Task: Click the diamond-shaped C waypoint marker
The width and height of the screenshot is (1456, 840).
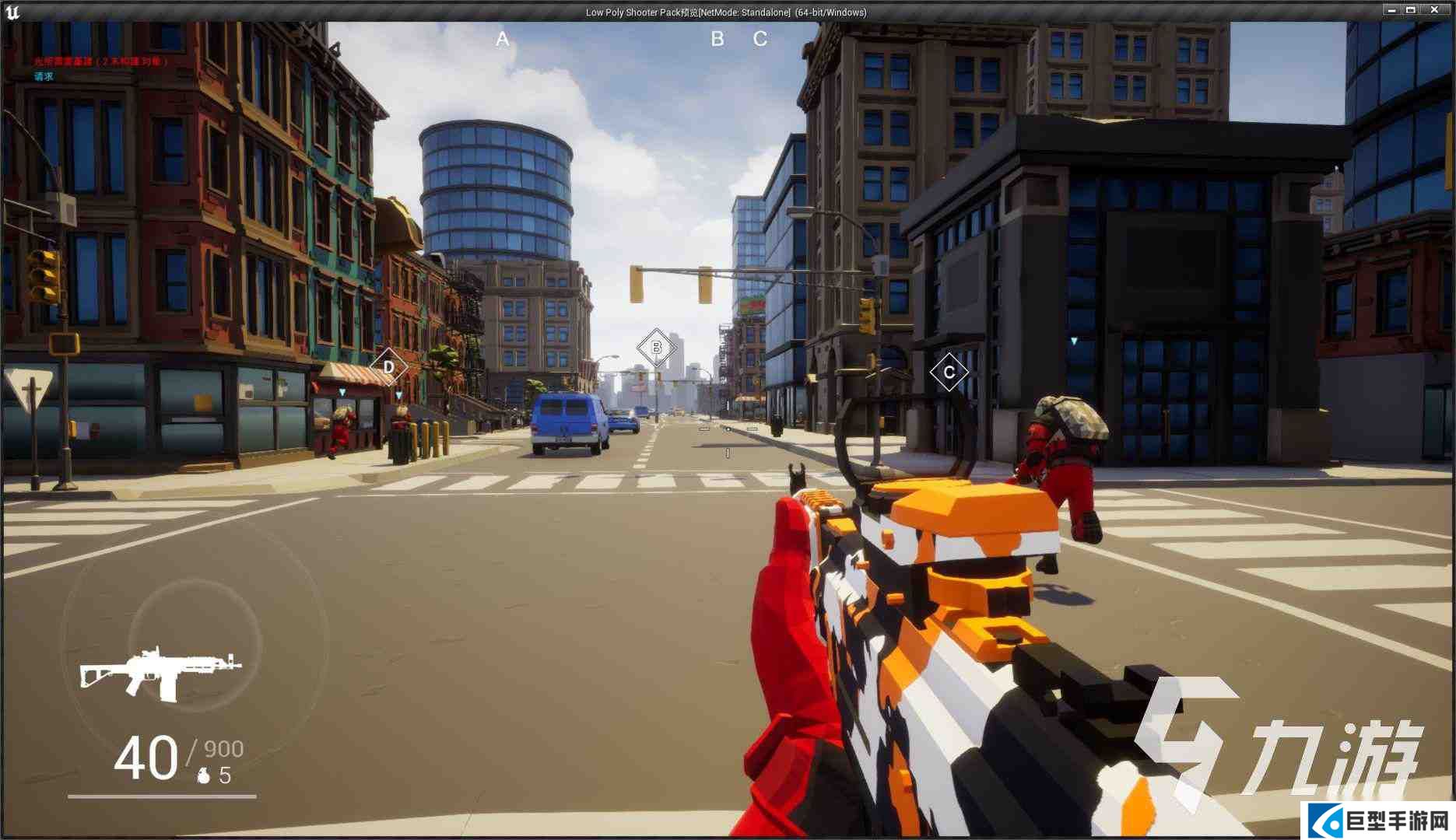Action: (949, 372)
